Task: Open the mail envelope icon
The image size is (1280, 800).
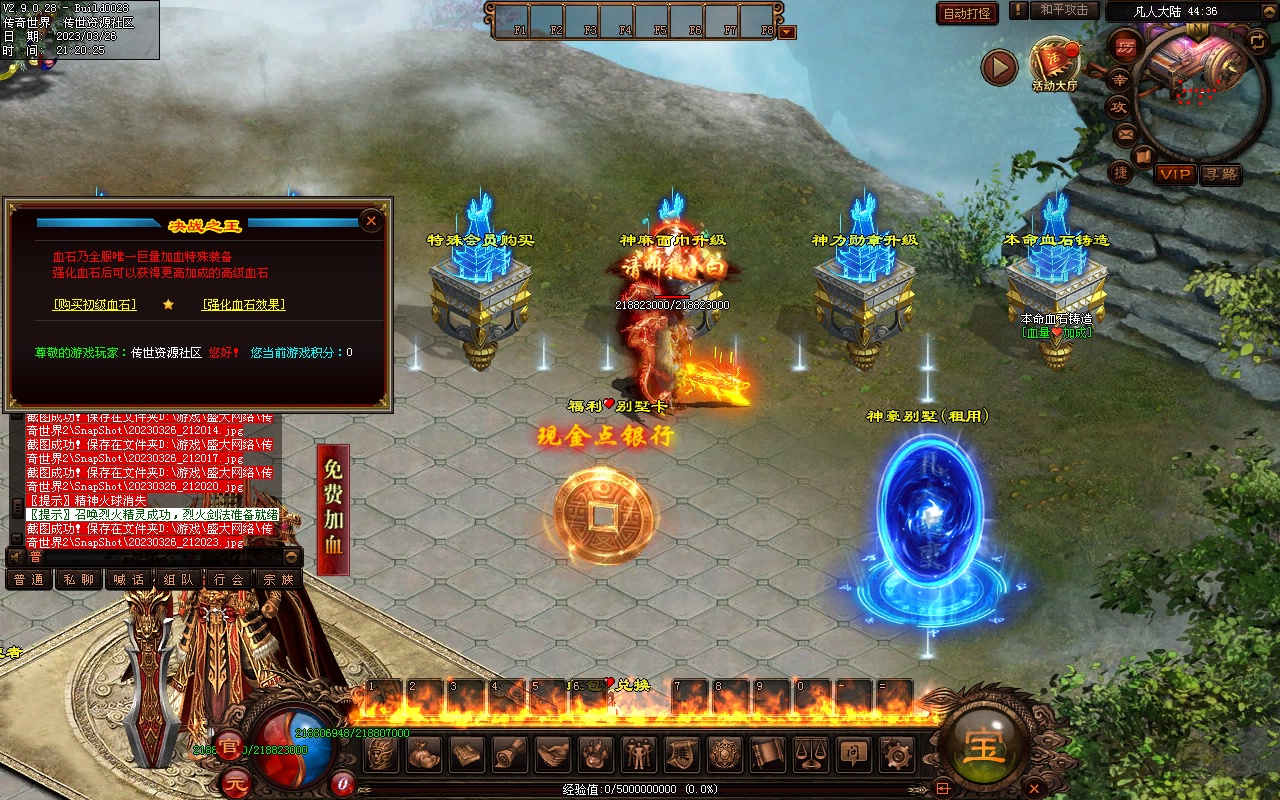Action: click(x=1126, y=134)
